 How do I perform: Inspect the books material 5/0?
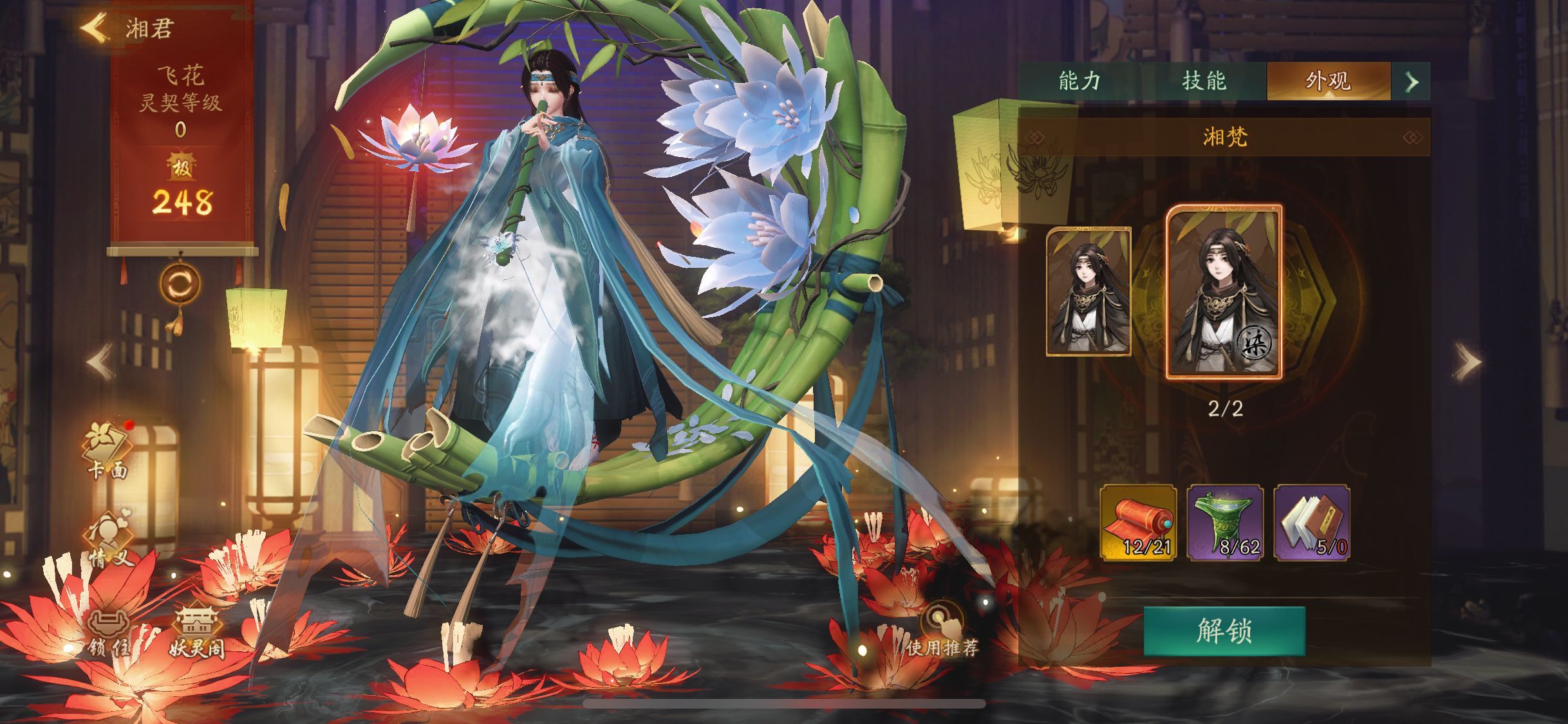point(1312,523)
